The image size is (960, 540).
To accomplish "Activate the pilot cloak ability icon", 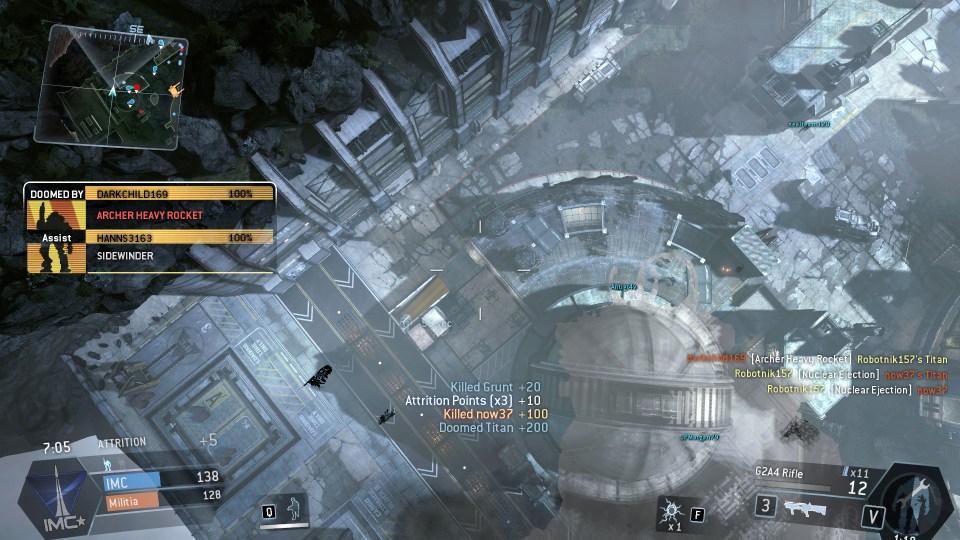I will click(x=294, y=508).
